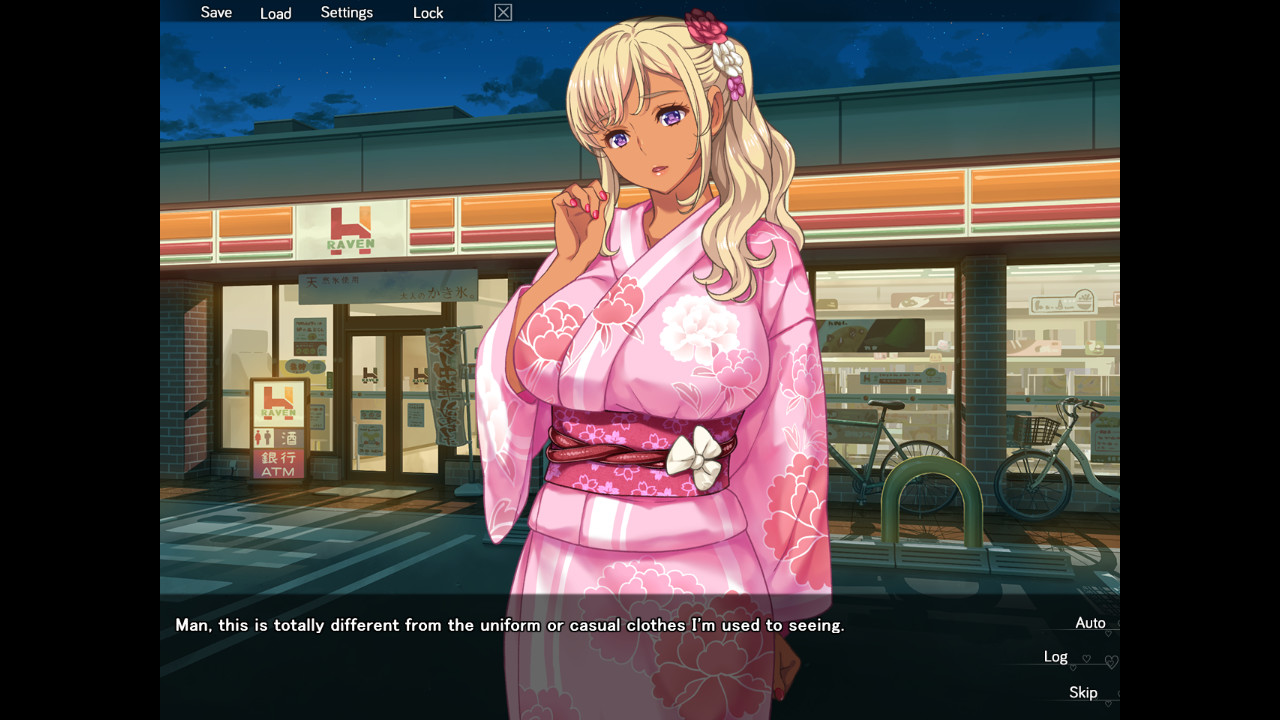Image resolution: width=1280 pixels, height=720 pixels.
Task: Open the Load menu
Action: tap(275, 13)
